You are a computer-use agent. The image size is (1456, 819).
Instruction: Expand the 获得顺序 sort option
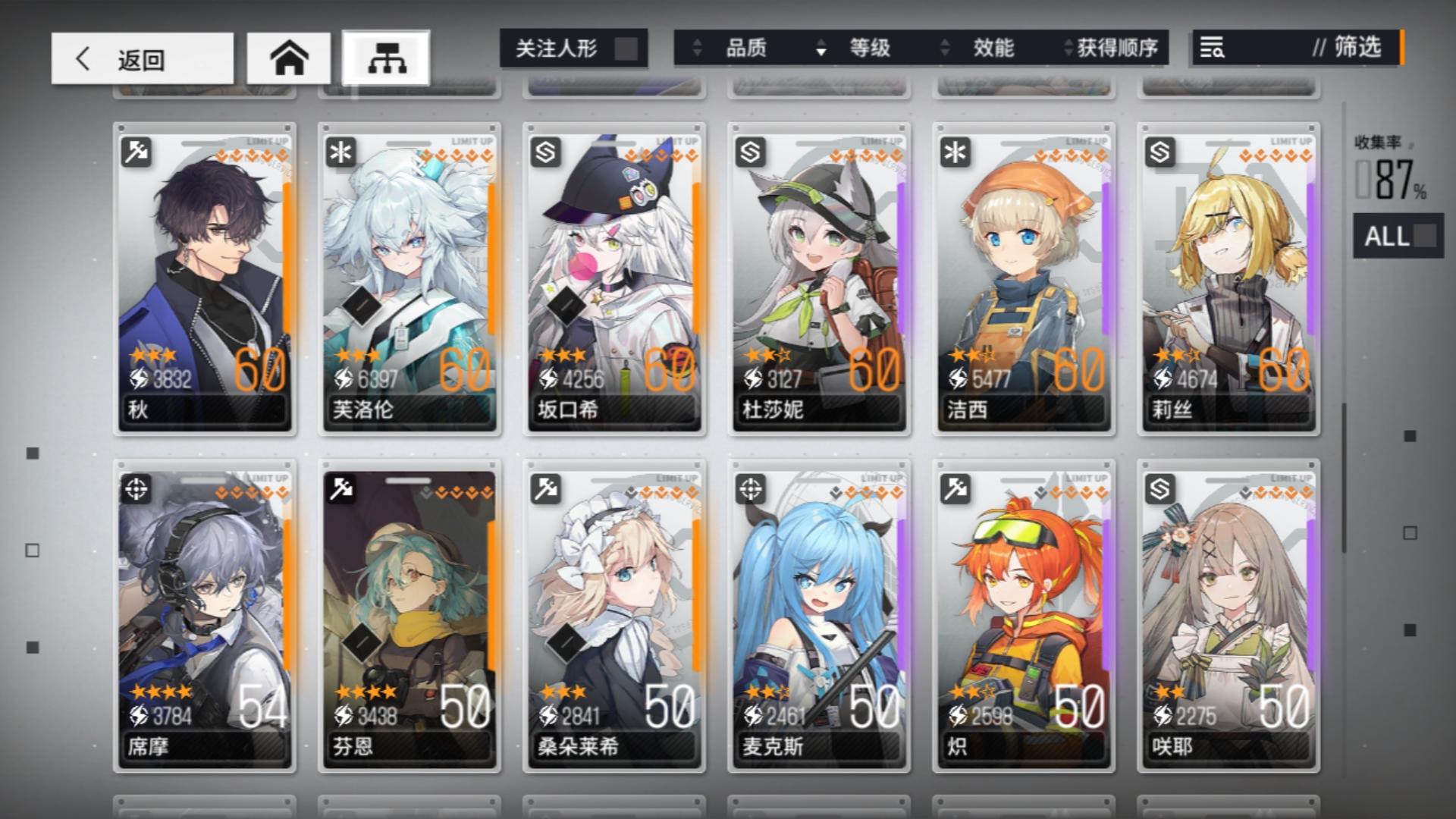[x=1065, y=48]
